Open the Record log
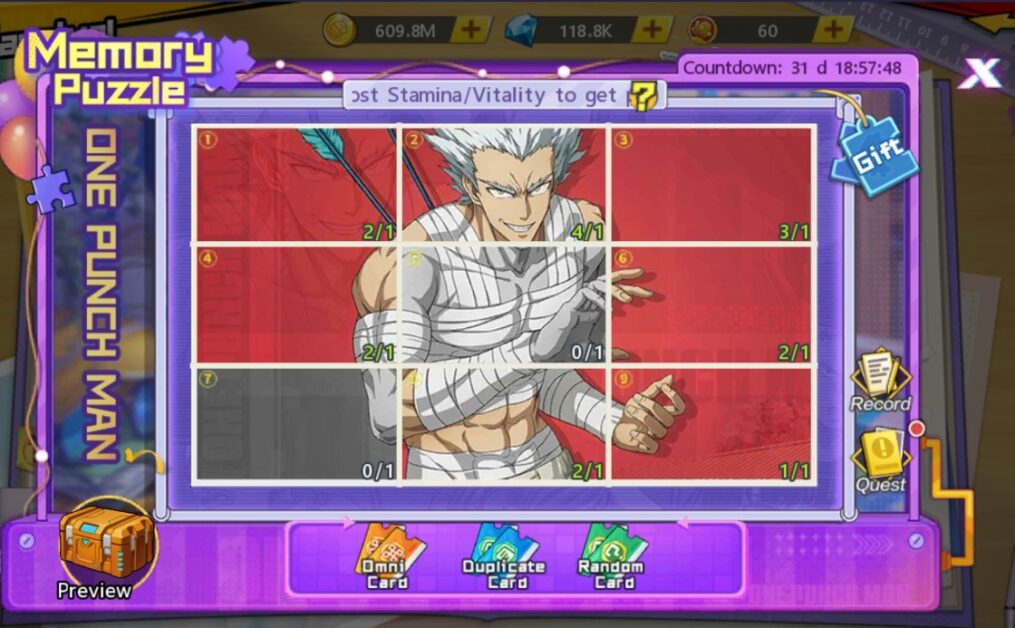Screen dimensions: 1015x628 click(x=880, y=380)
